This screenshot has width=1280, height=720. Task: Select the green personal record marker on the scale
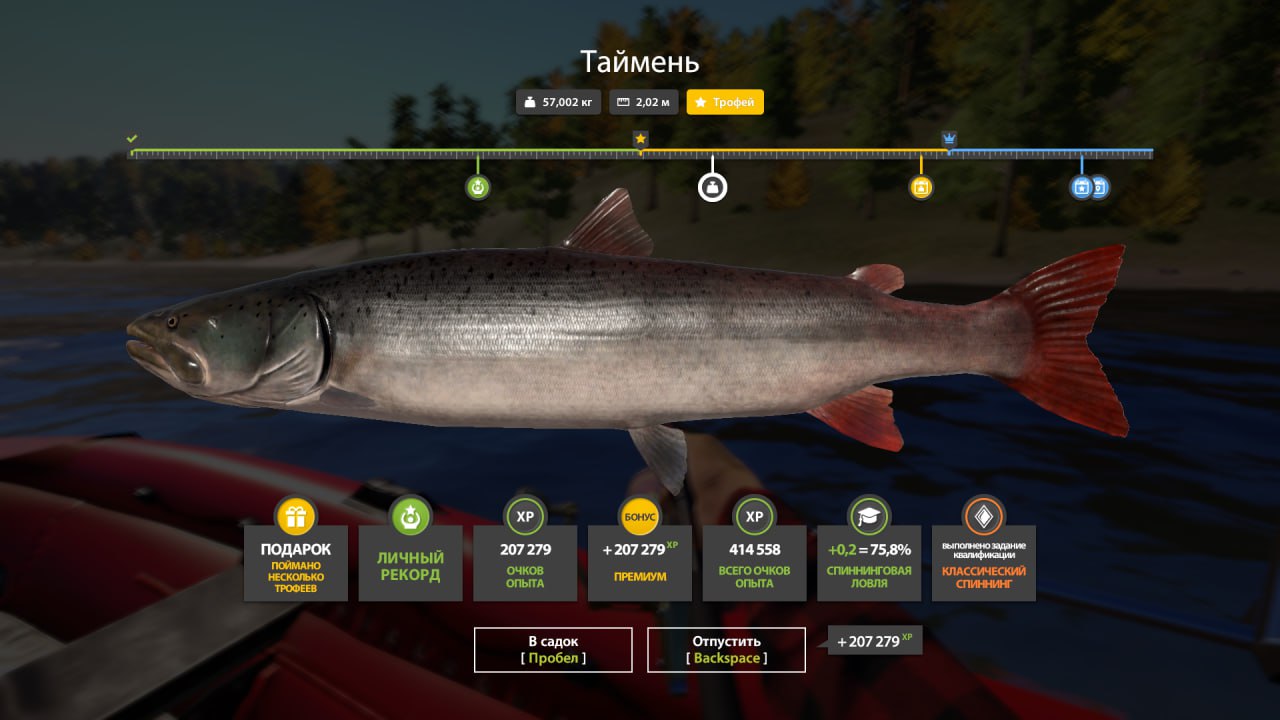[478, 186]
